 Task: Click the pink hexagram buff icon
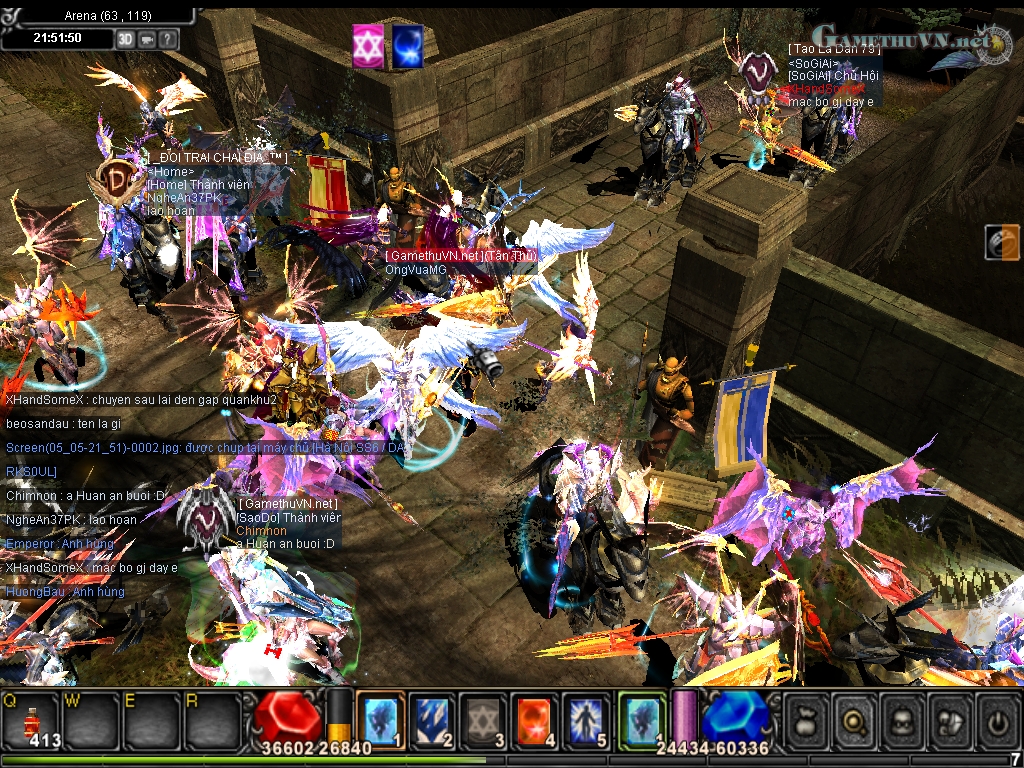(x=368, y=47)
